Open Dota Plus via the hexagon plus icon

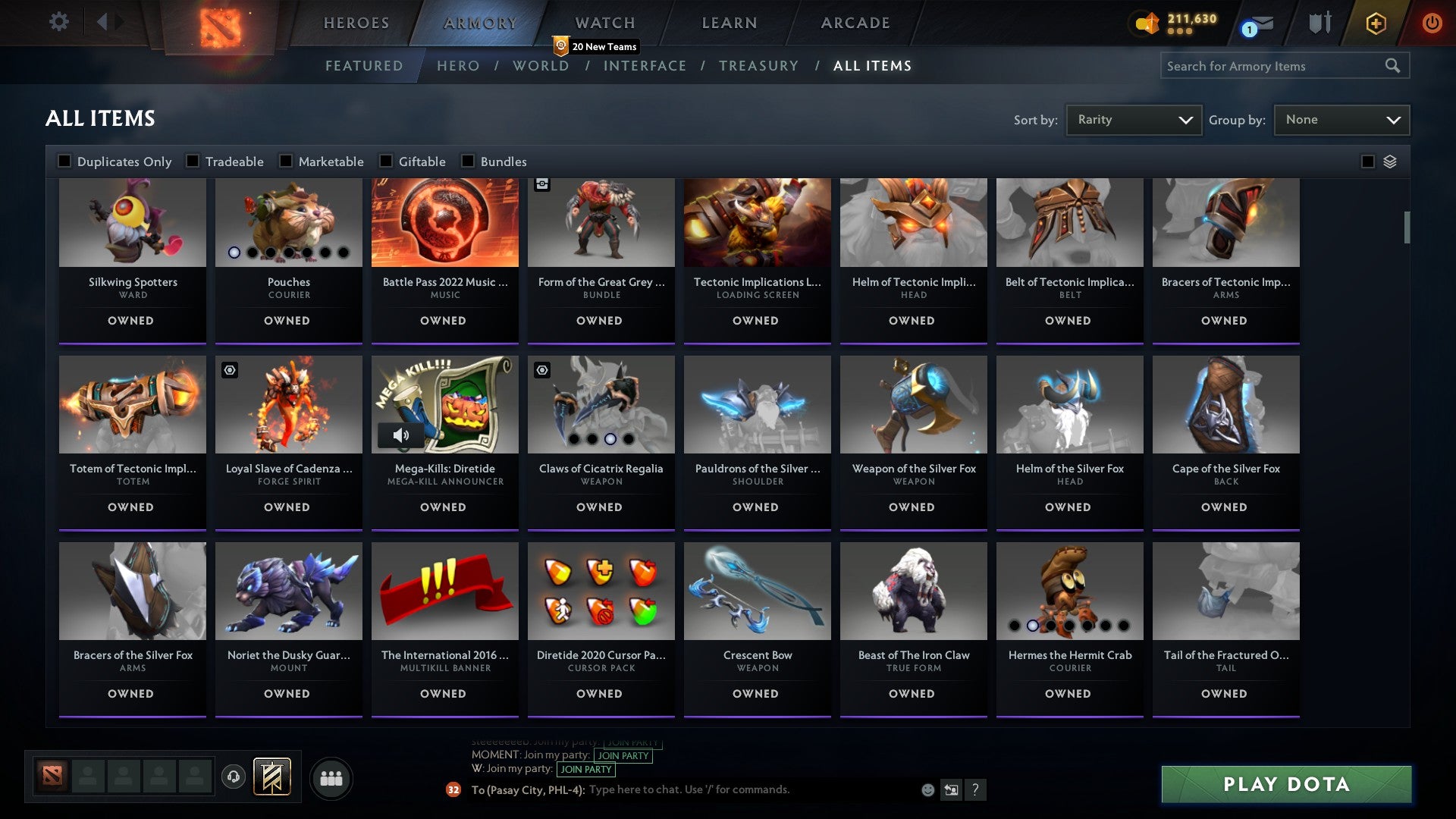tap(1375, 24)
